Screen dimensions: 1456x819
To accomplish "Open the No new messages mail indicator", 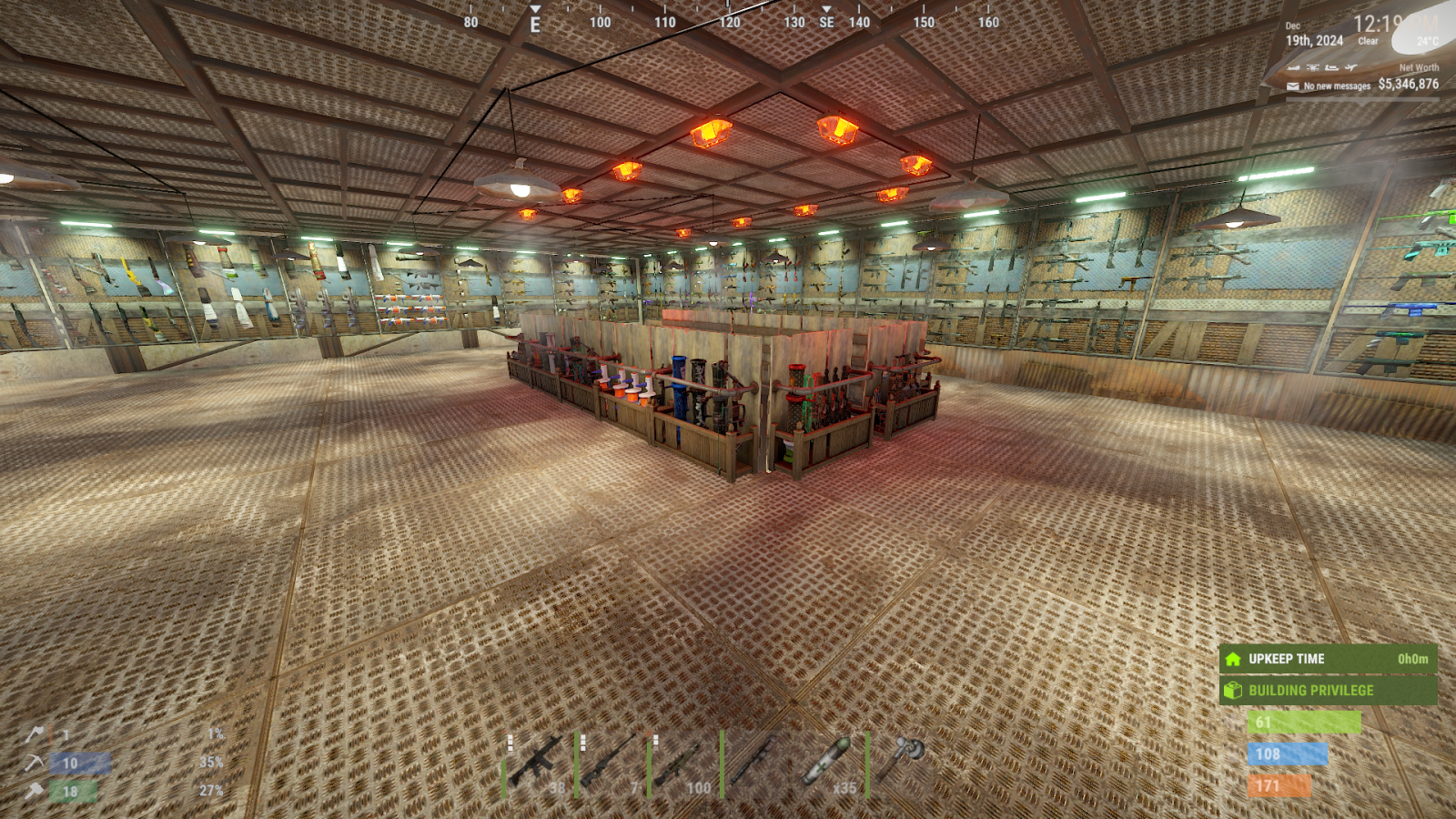I will click(x=1329, y=86).
